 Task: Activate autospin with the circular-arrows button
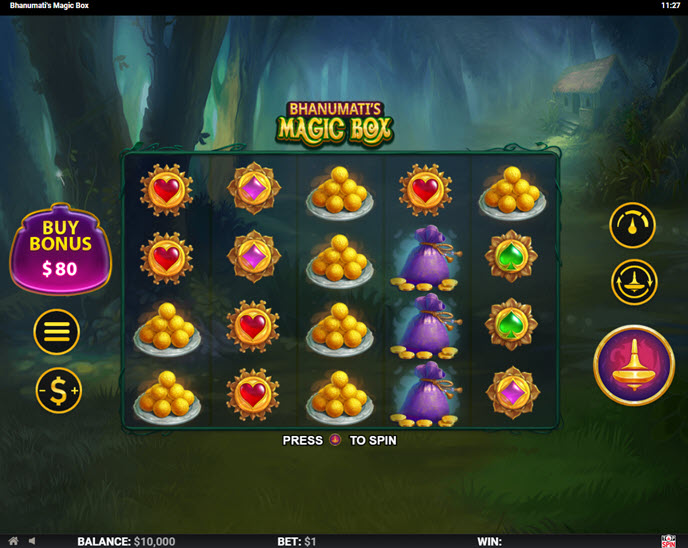pyautogui.click(x=633, y=282)
